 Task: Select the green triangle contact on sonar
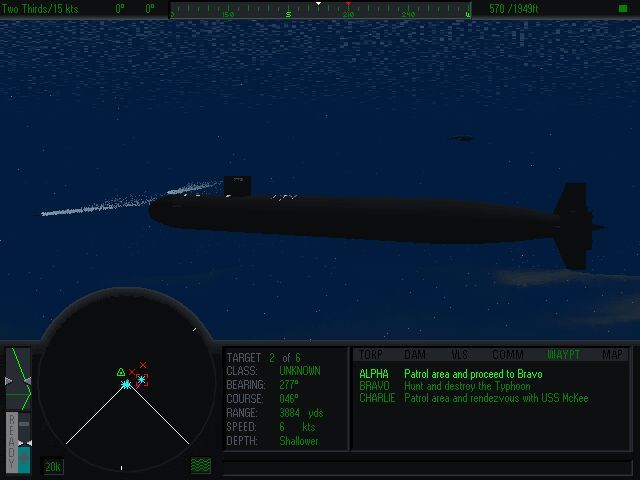click(x=121, y=372)
